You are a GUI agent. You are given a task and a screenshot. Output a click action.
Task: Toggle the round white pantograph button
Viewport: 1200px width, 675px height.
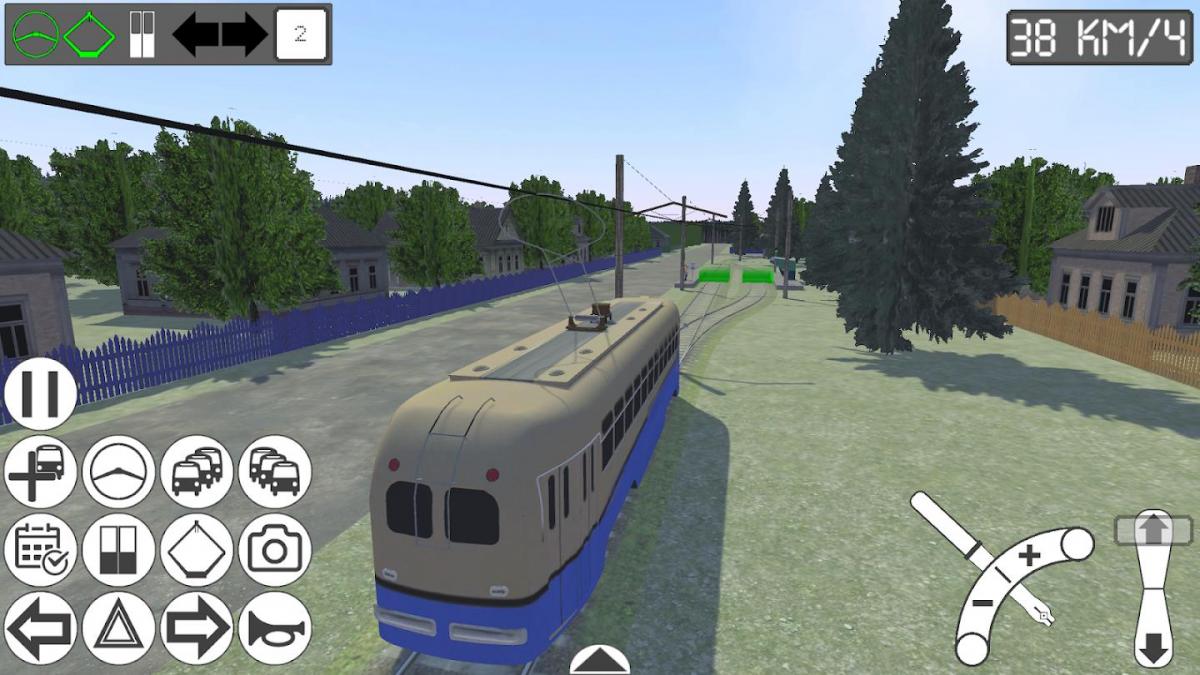pyautogui.click(x=196, y=549)
